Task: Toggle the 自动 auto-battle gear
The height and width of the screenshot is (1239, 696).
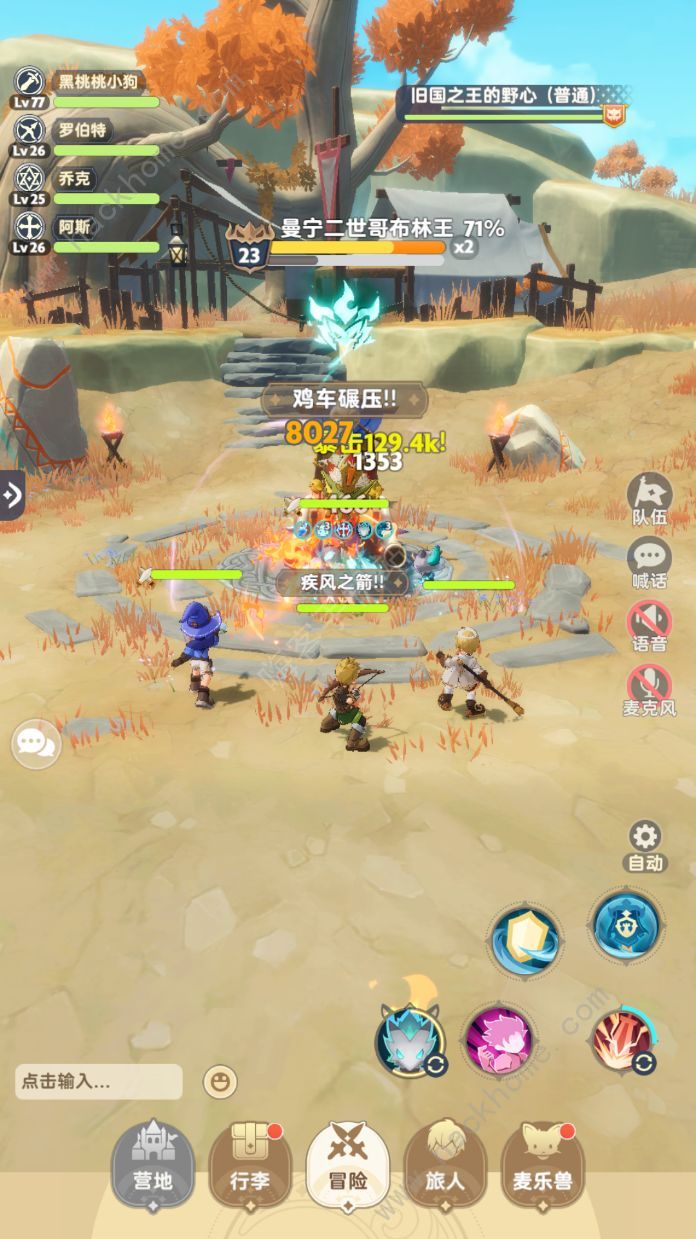Action: click(645, 844)
